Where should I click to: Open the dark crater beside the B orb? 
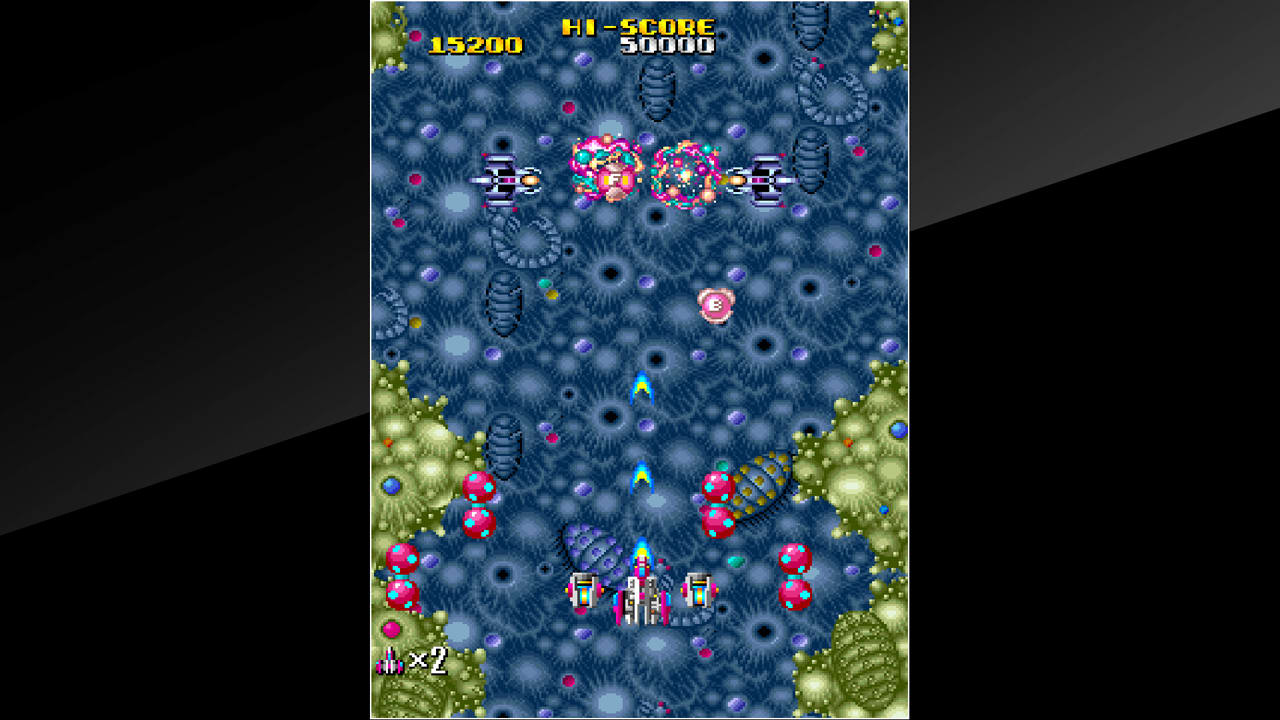pos(763,345)
